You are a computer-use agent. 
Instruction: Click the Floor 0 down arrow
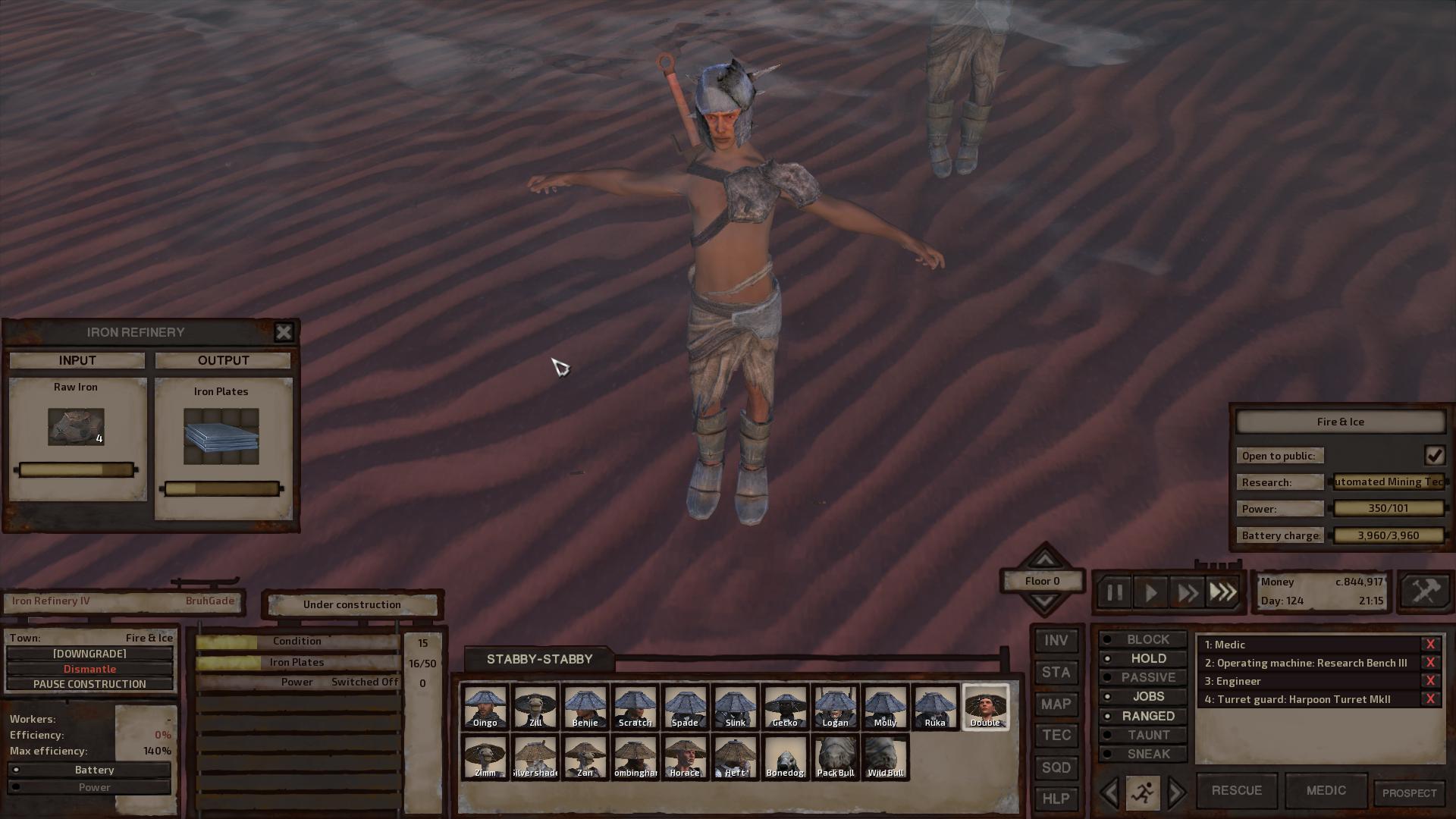1043,601
